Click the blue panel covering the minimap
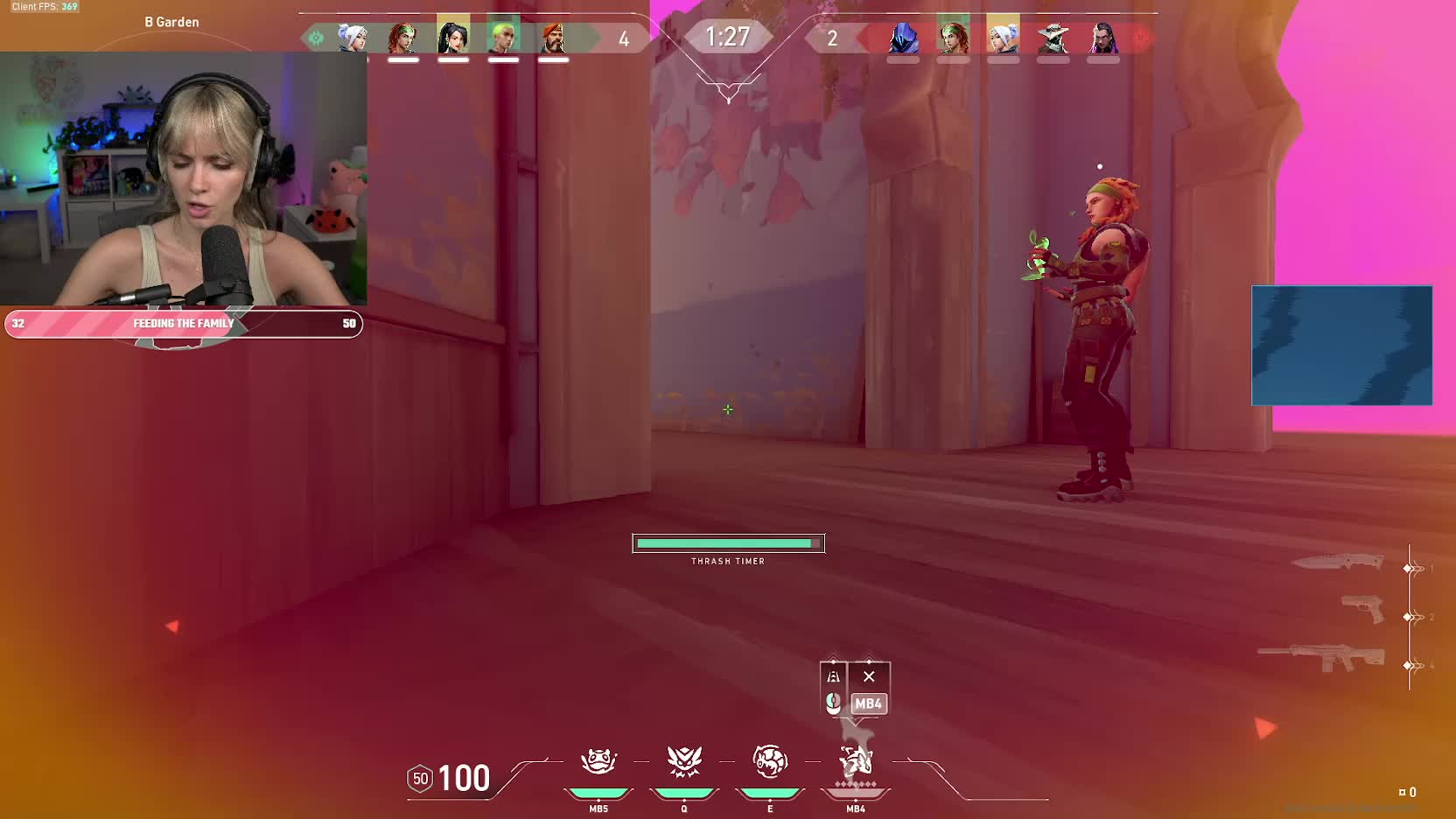Image resolution: width=1456 pixels, height=819 pixels. 1341,345
